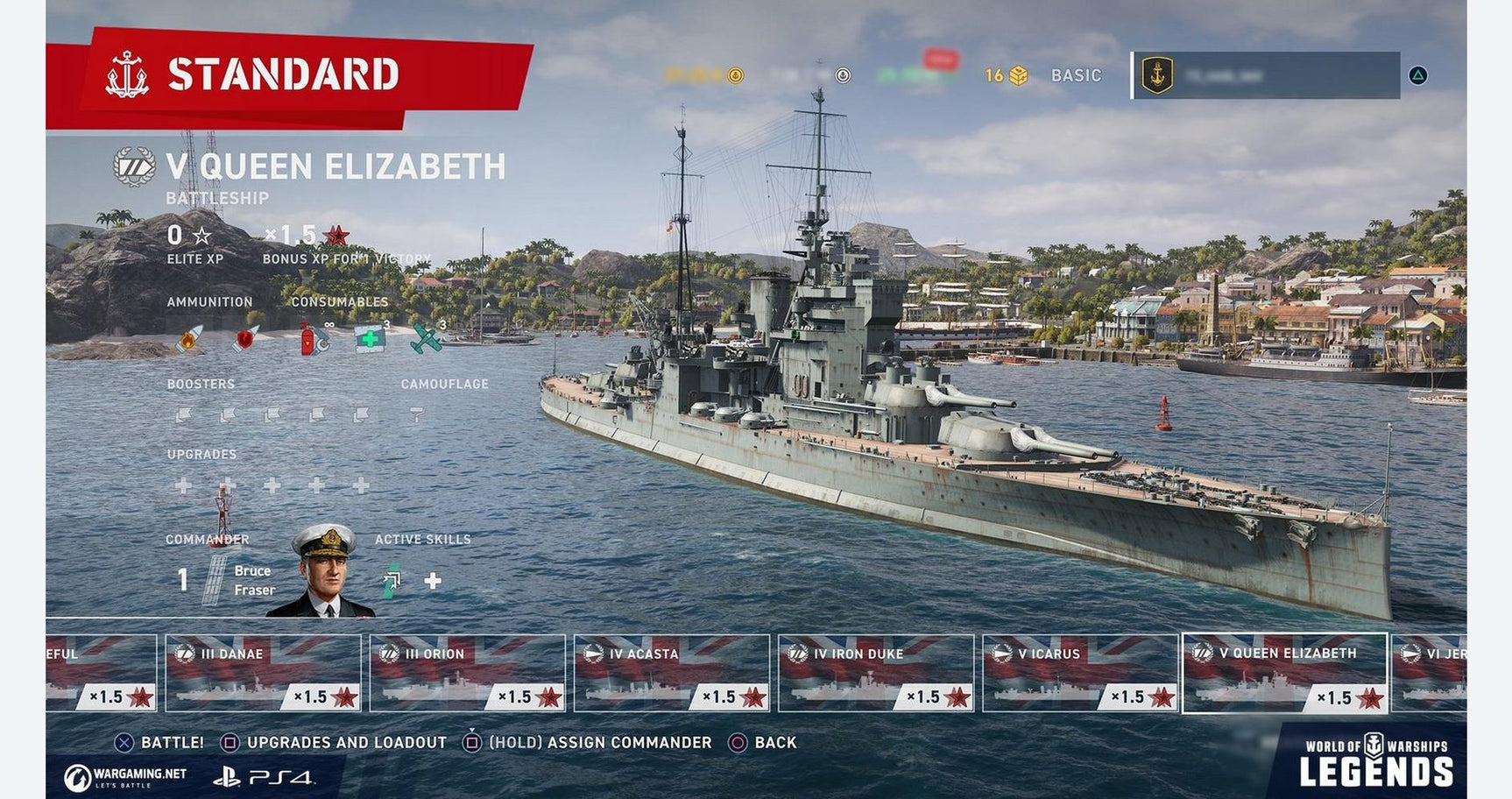This screenshot has height=799, width=1512.
Task: Click the Elite XP star icon
Action: click(203, 235)
